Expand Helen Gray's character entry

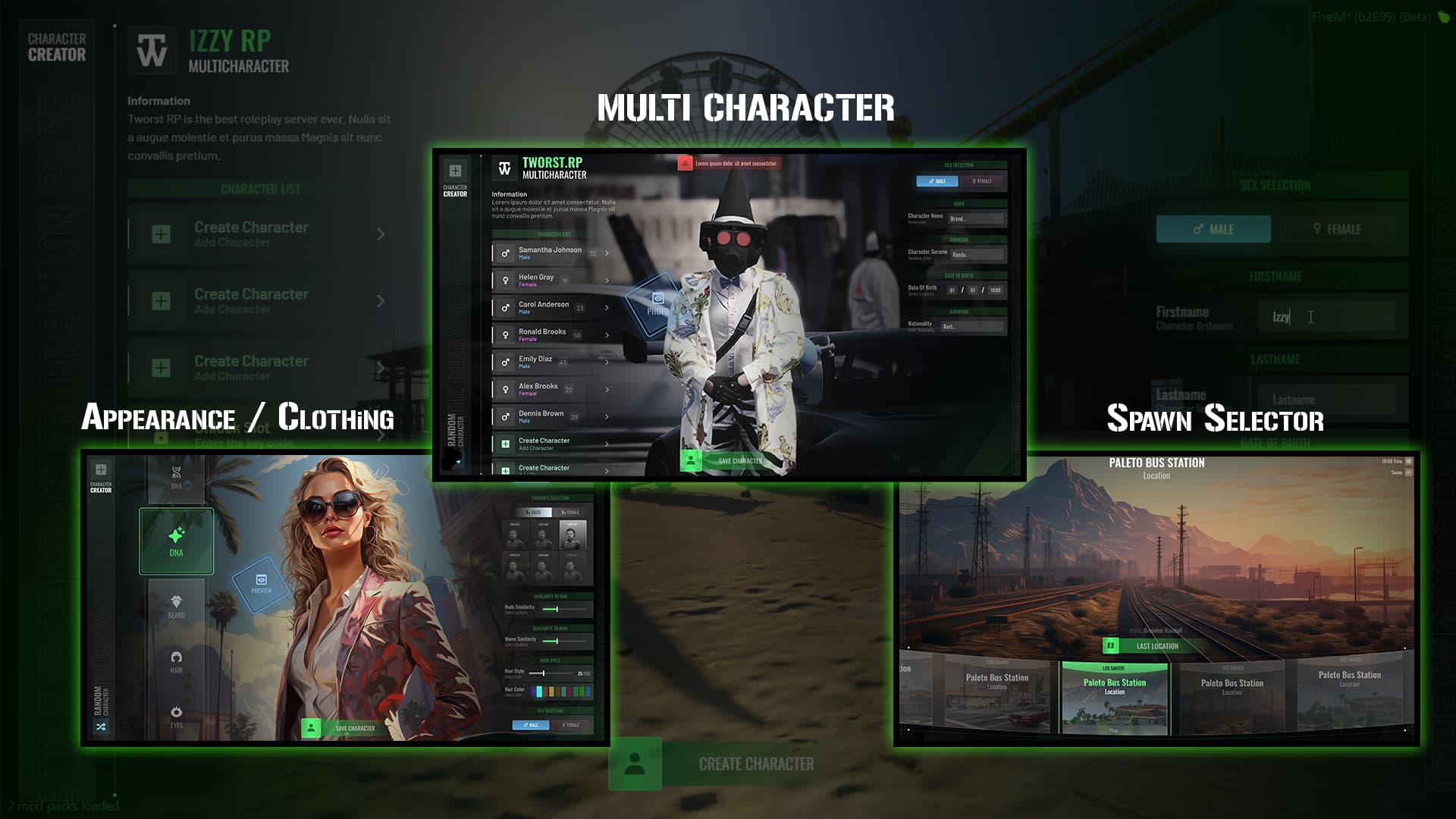[x=607, y=281]
